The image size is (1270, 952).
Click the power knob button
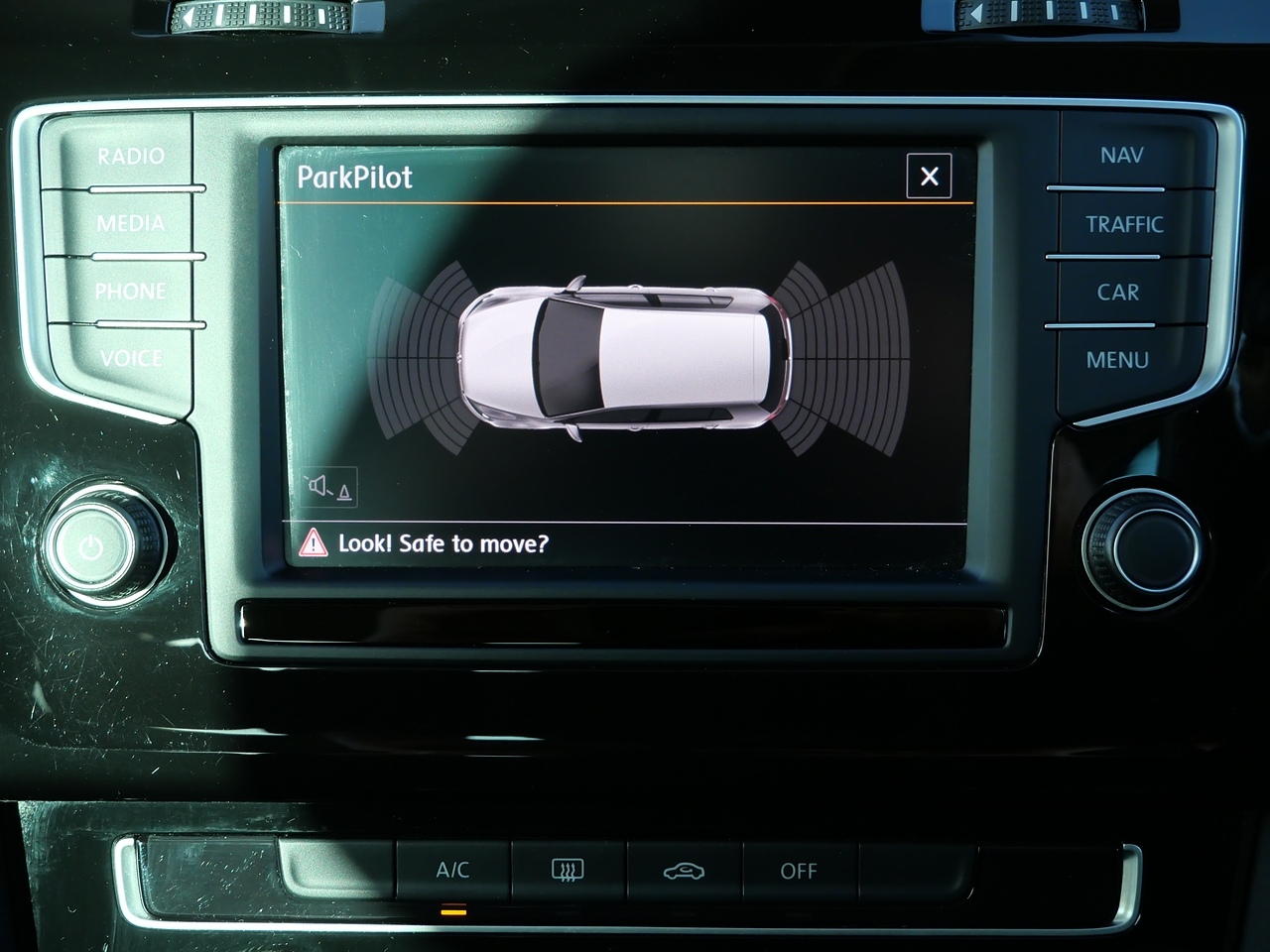click(x=91, y=546)
